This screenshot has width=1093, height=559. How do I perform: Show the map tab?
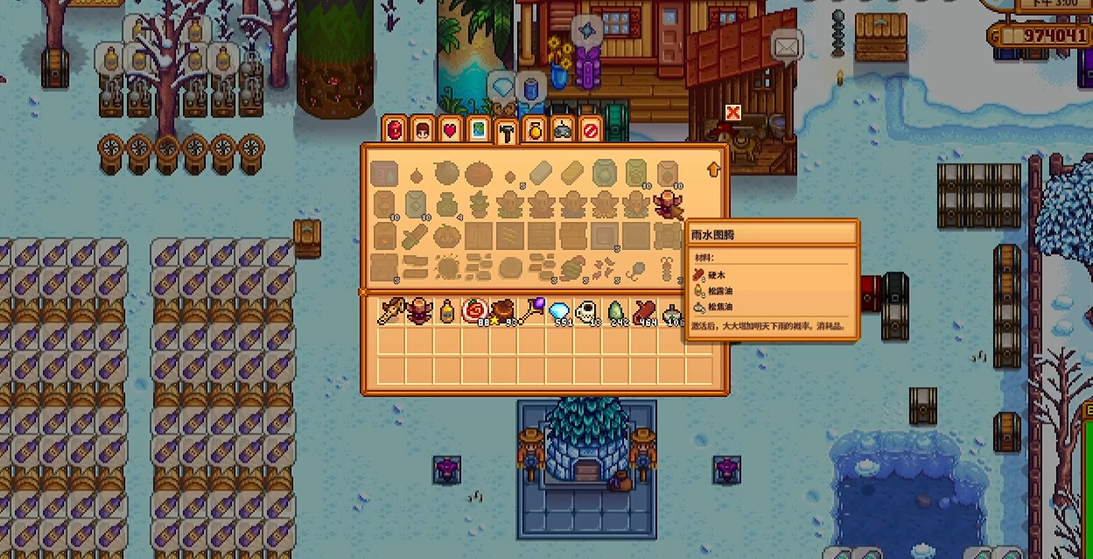click(x=479, y=129)
